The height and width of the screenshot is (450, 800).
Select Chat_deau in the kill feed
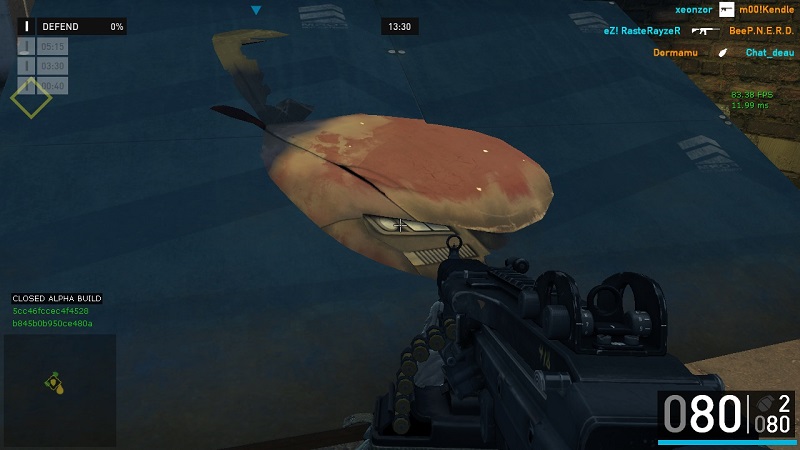click(769, 52)
